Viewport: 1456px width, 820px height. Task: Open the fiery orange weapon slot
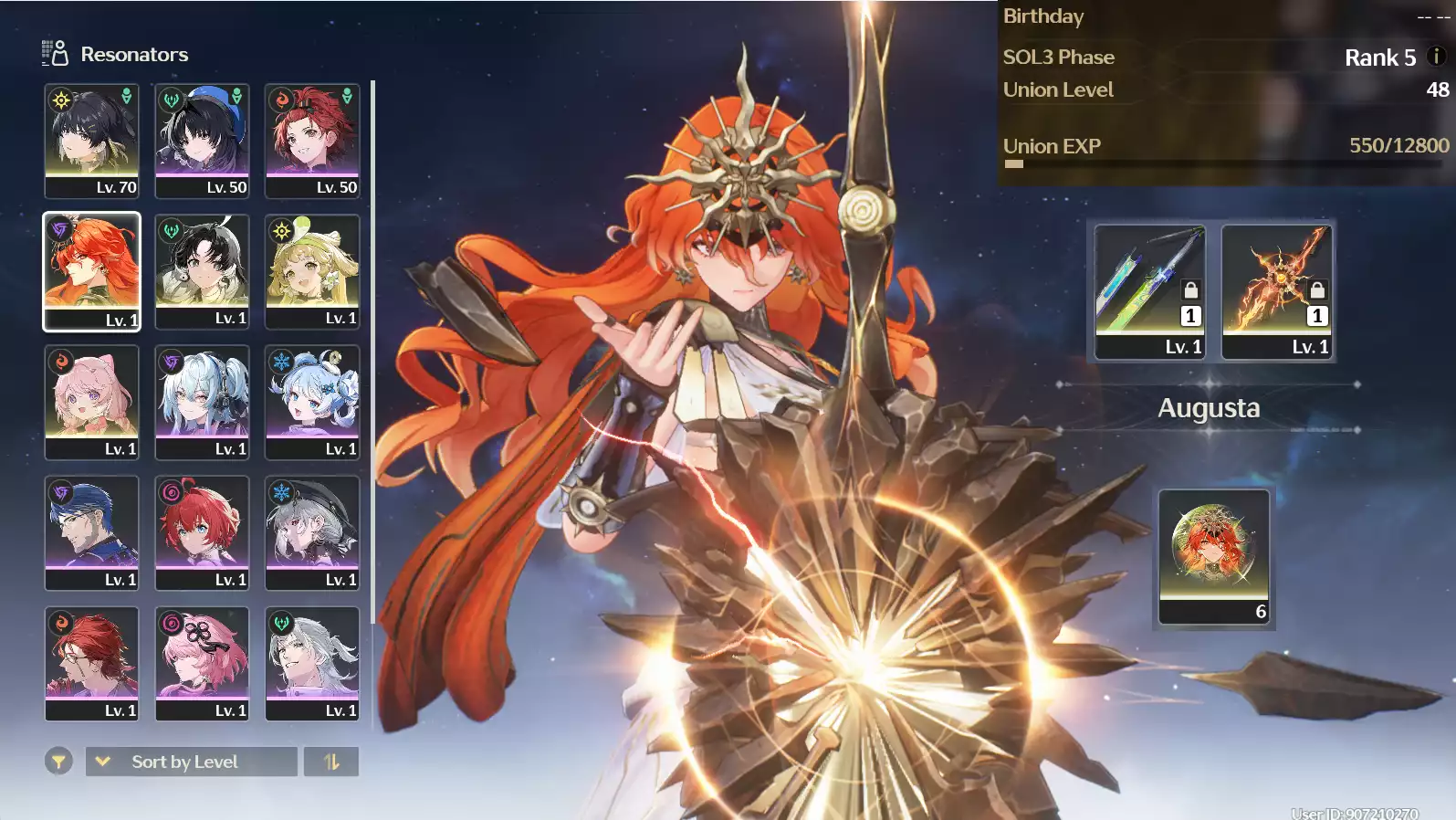[1277, 291]
